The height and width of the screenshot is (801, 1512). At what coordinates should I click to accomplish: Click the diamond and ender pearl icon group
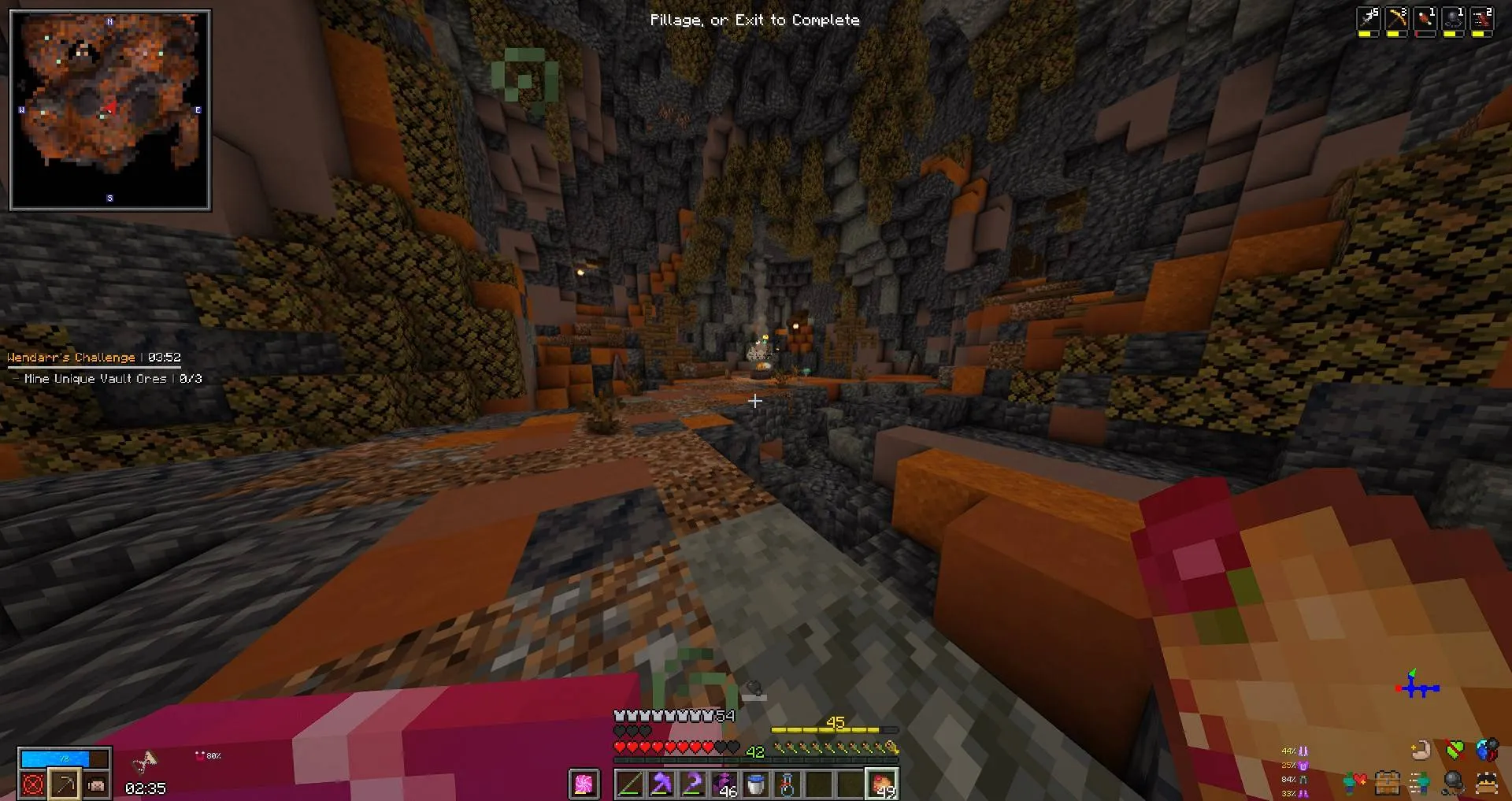coord(1485,751)
